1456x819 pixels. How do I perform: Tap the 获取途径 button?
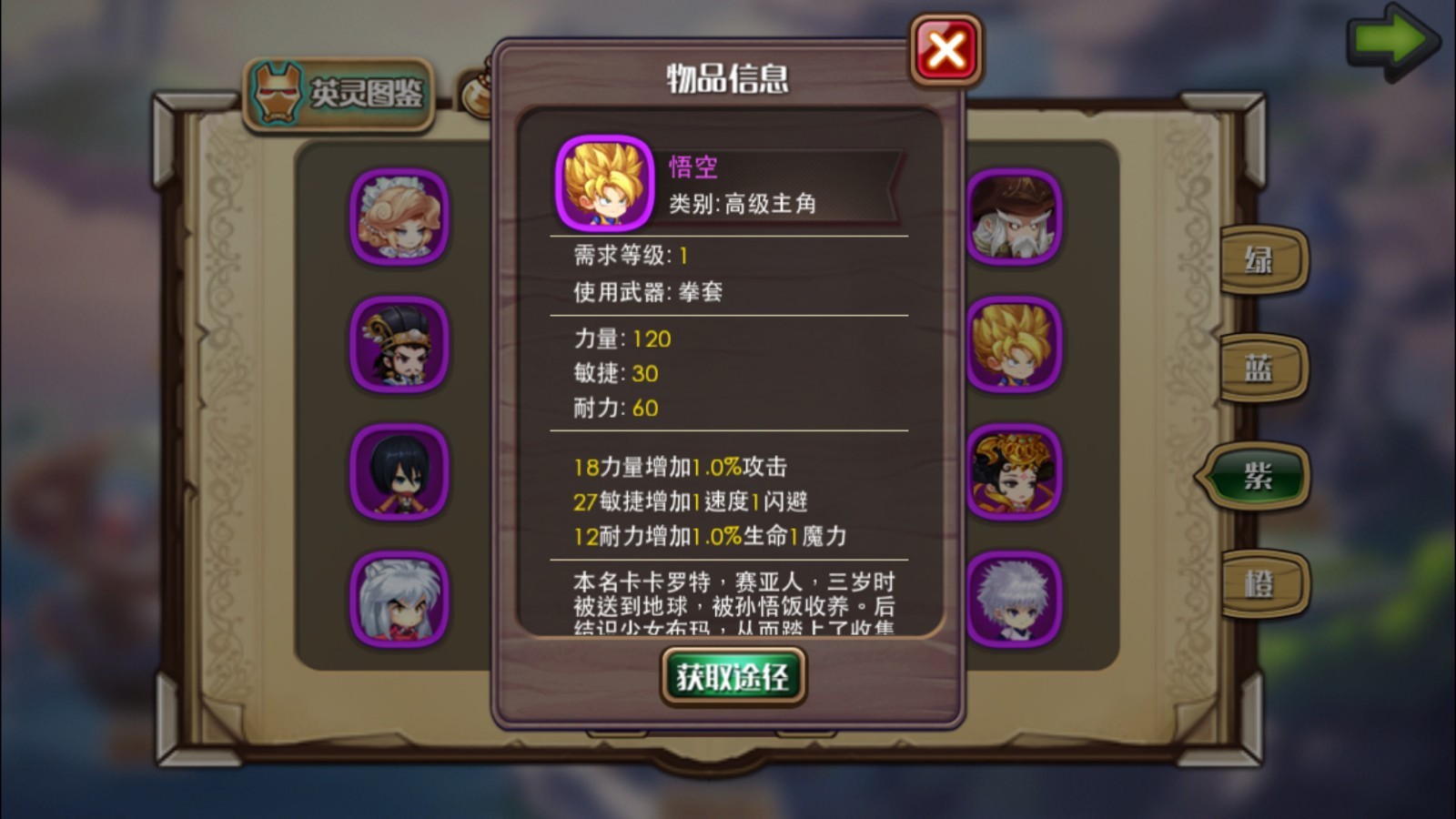(x=733, y=676)
